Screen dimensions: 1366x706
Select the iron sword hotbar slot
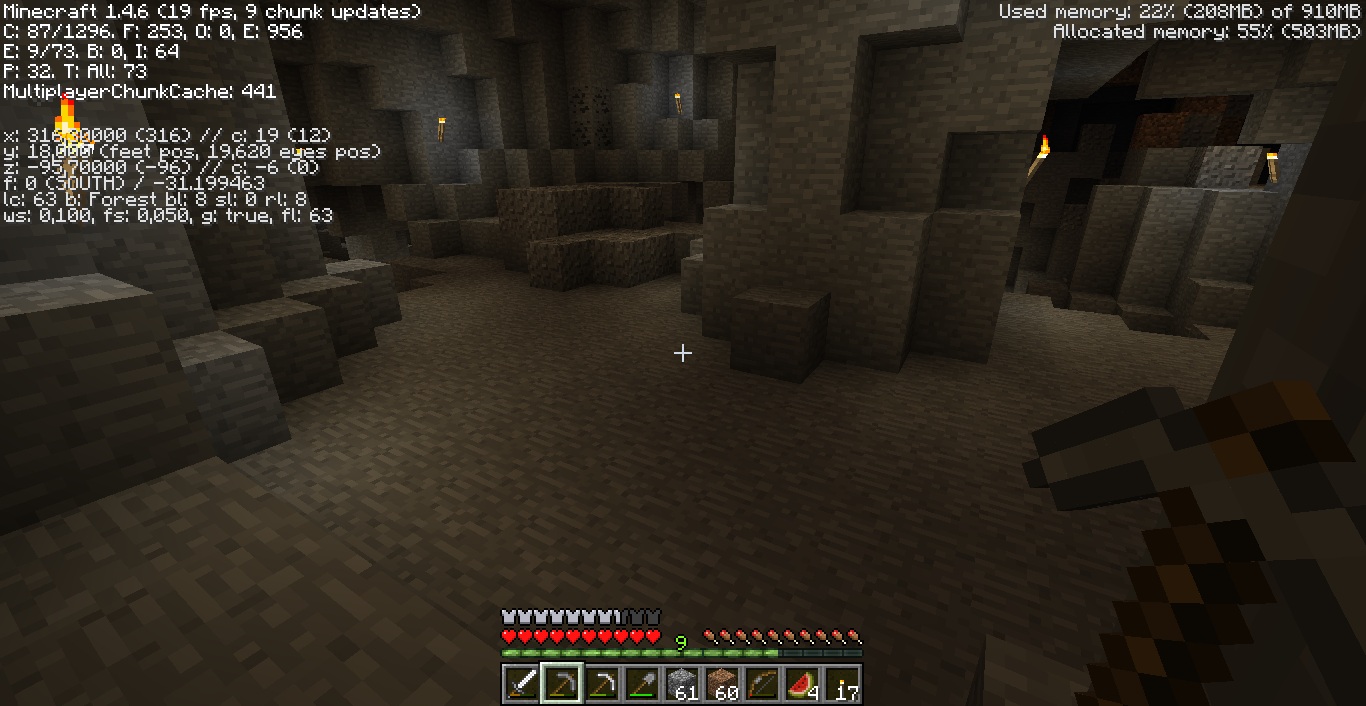coord(522,685)
